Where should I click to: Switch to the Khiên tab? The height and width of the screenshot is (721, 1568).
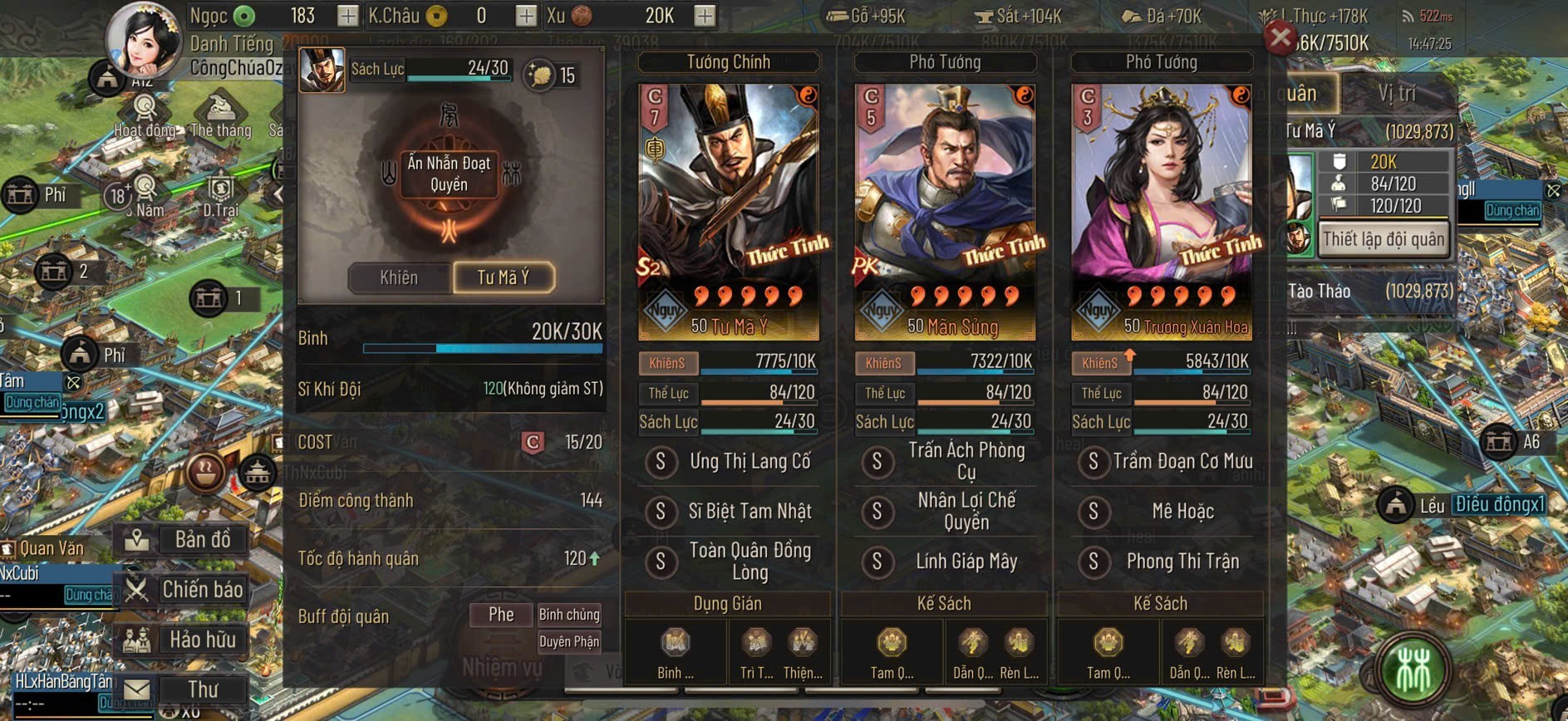pyautogui.click(x=399, y=277)
